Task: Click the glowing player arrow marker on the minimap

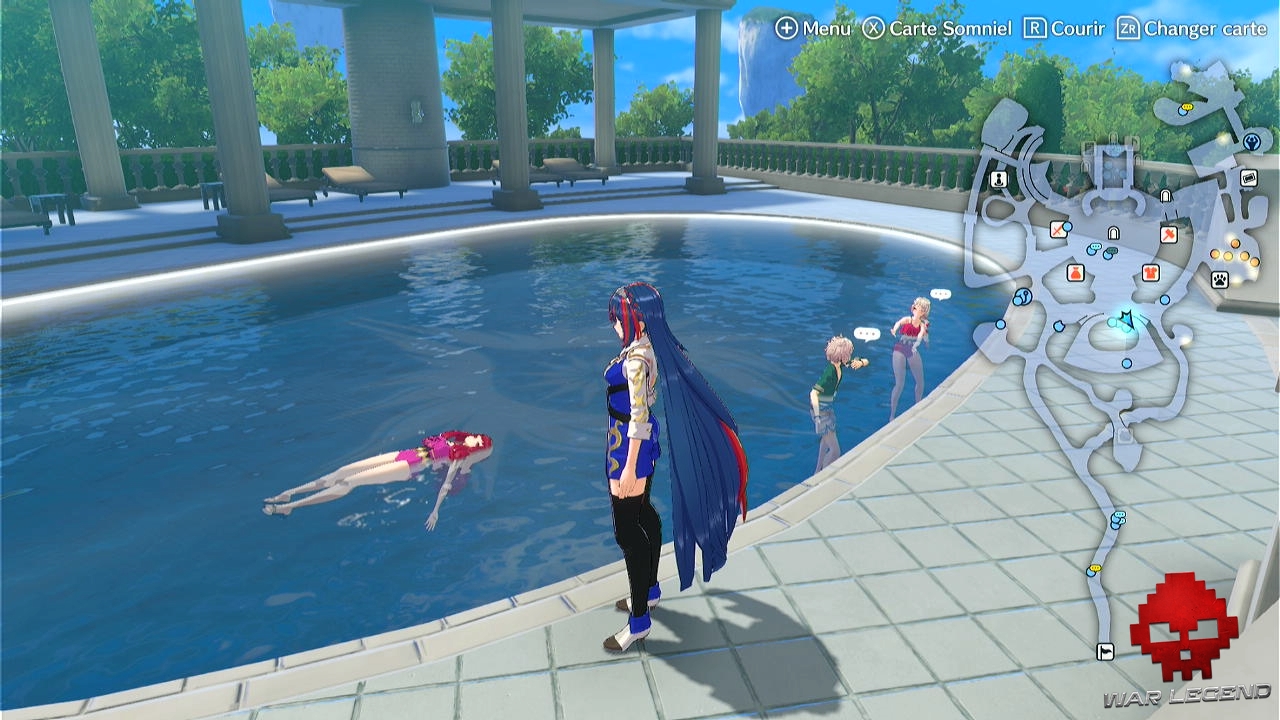Action: pos(1125,318)
